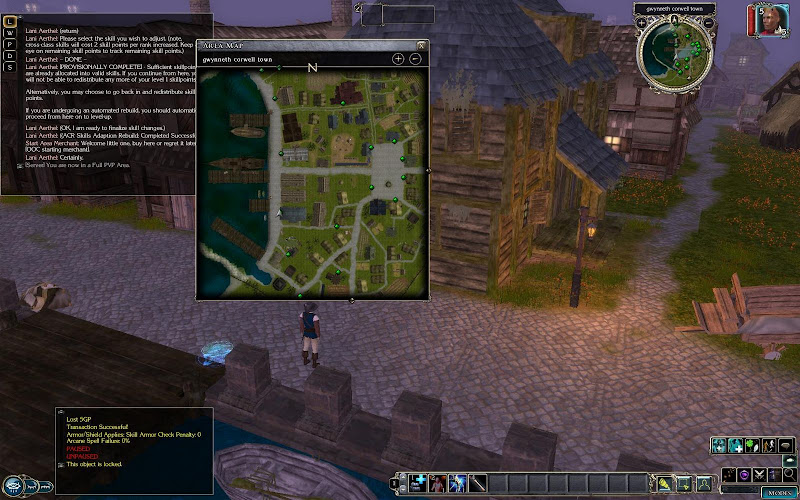Switch to the W chat tab
The height and width of the screenshot is (500, 800).
[9, 32]
